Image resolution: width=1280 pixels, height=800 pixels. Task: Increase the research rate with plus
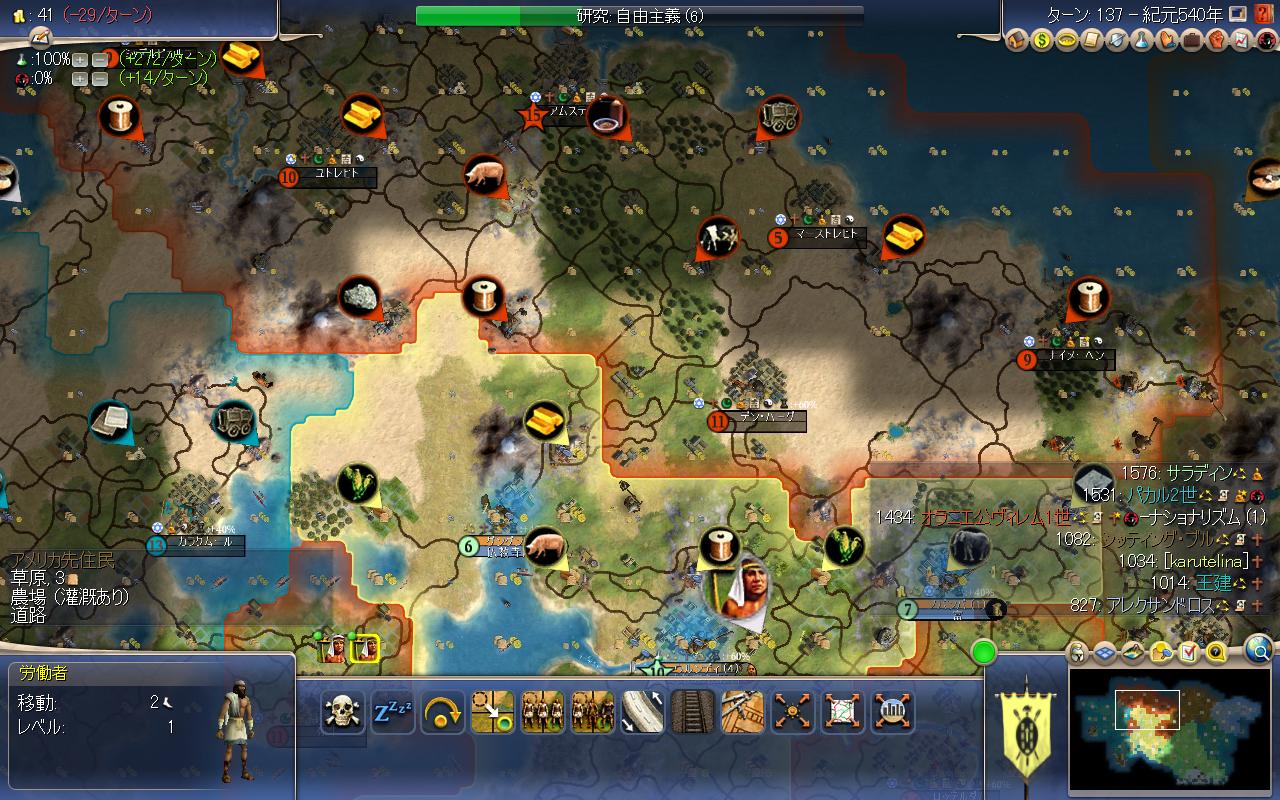click(x=80, y=59)
